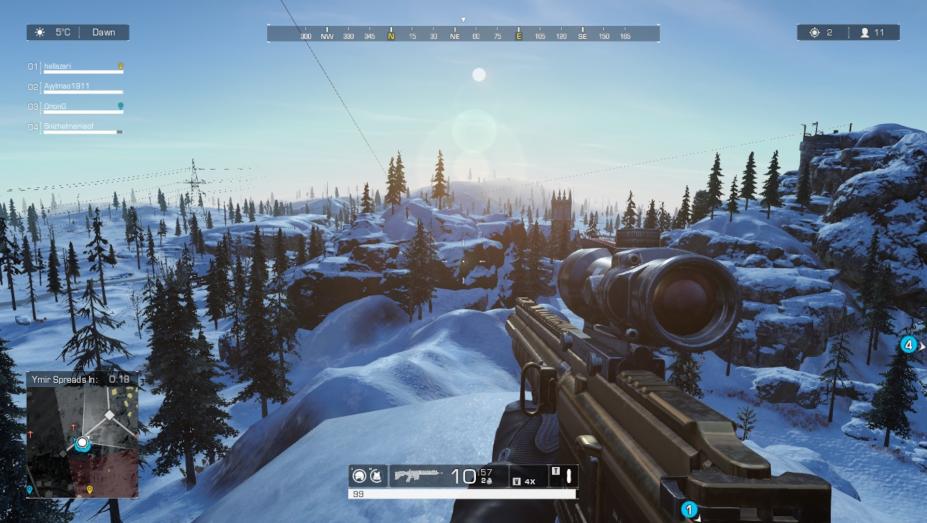Select the assault rifle weapon slot

[418, 476]
